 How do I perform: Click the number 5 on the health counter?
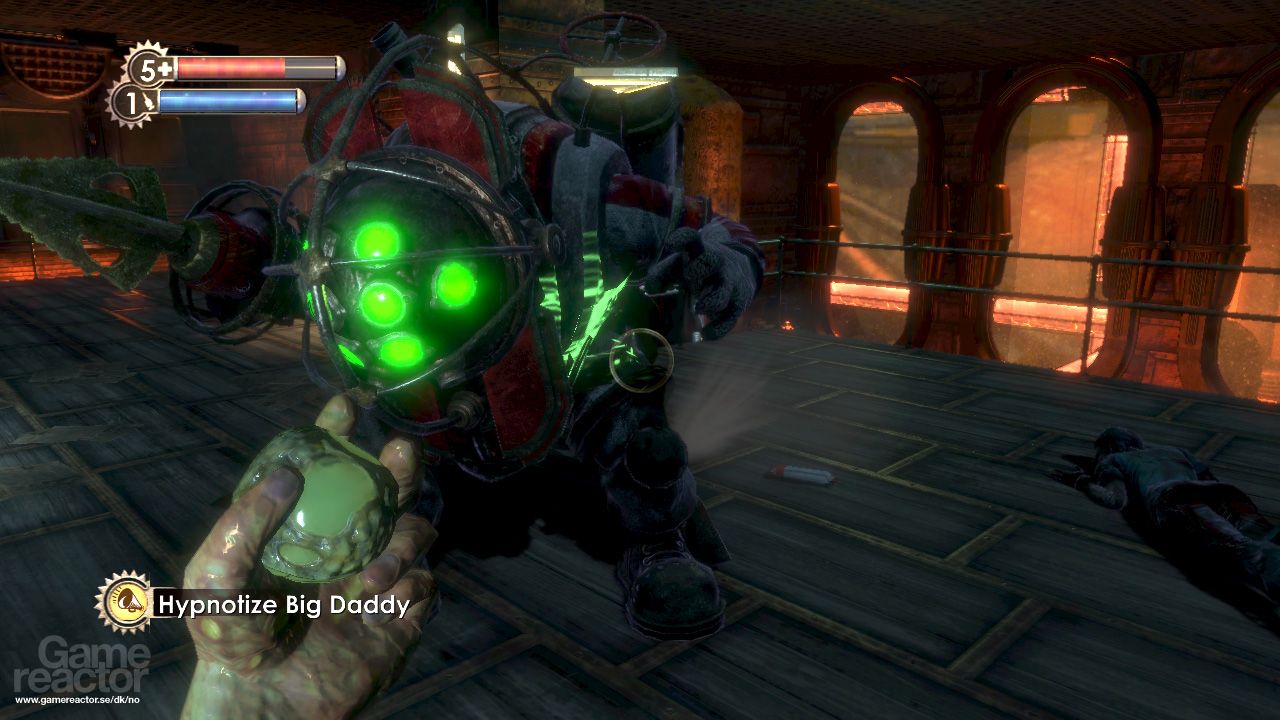[146, 68]
